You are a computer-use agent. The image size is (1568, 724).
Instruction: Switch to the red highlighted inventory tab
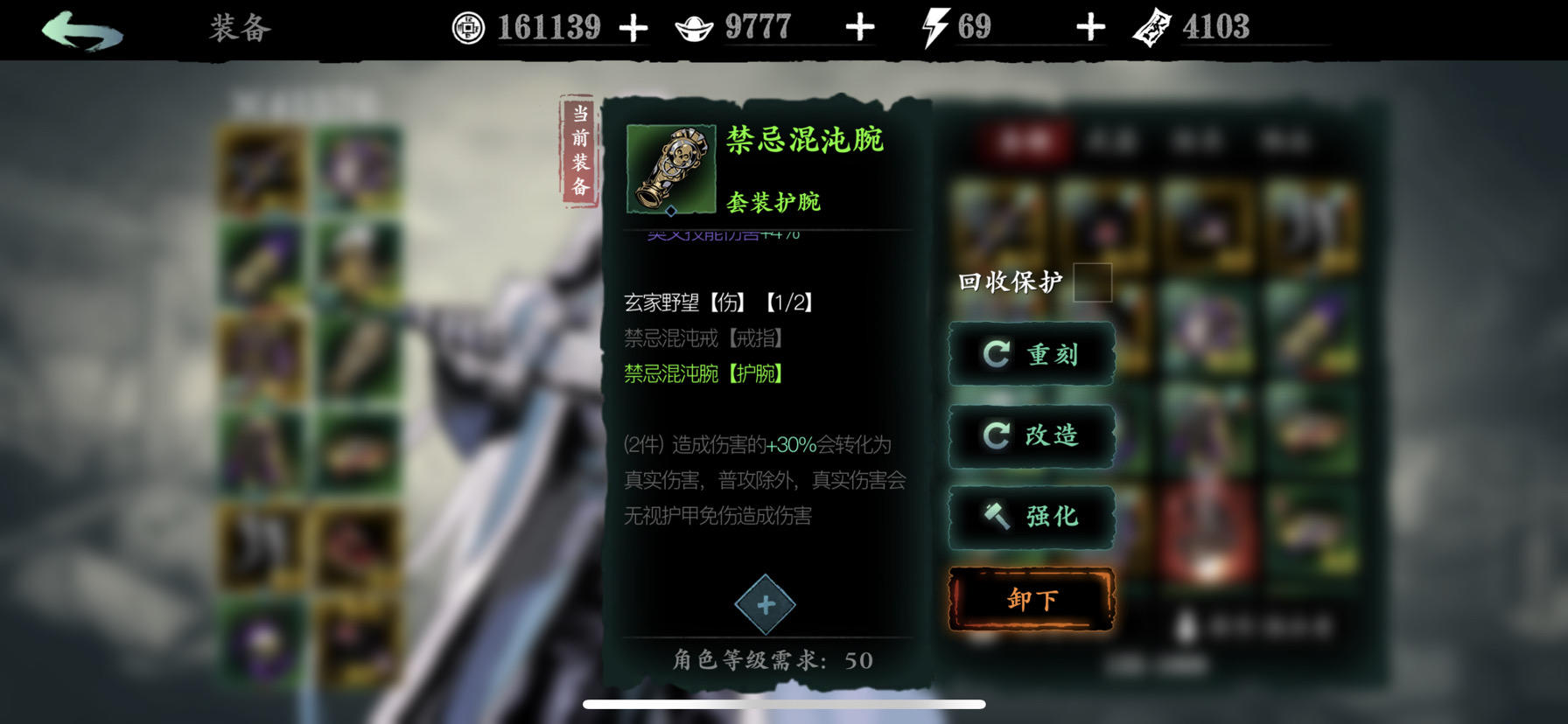tap(1025, 141)
